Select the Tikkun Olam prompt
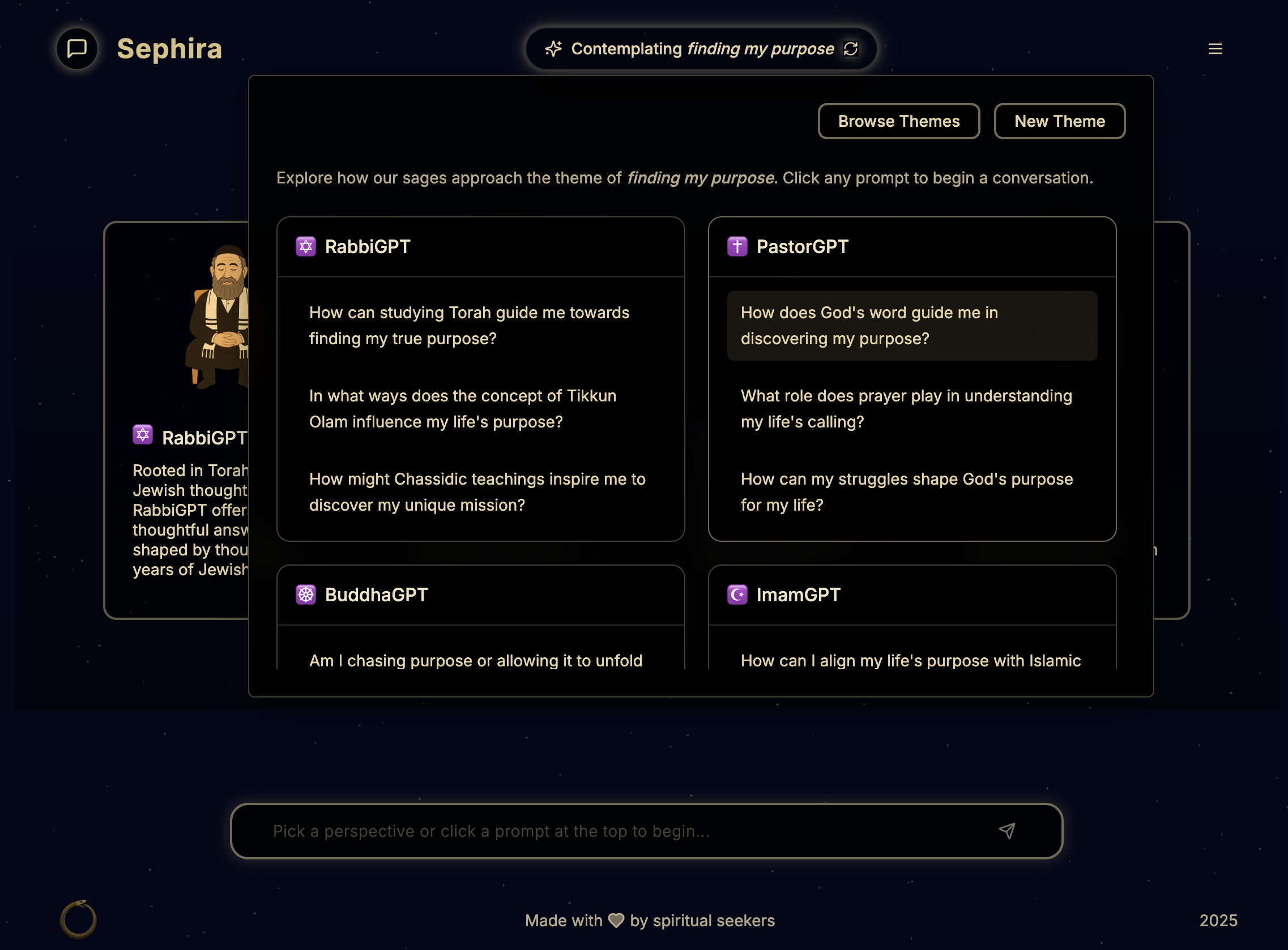Screen dimensions: 1288x950 463,409
